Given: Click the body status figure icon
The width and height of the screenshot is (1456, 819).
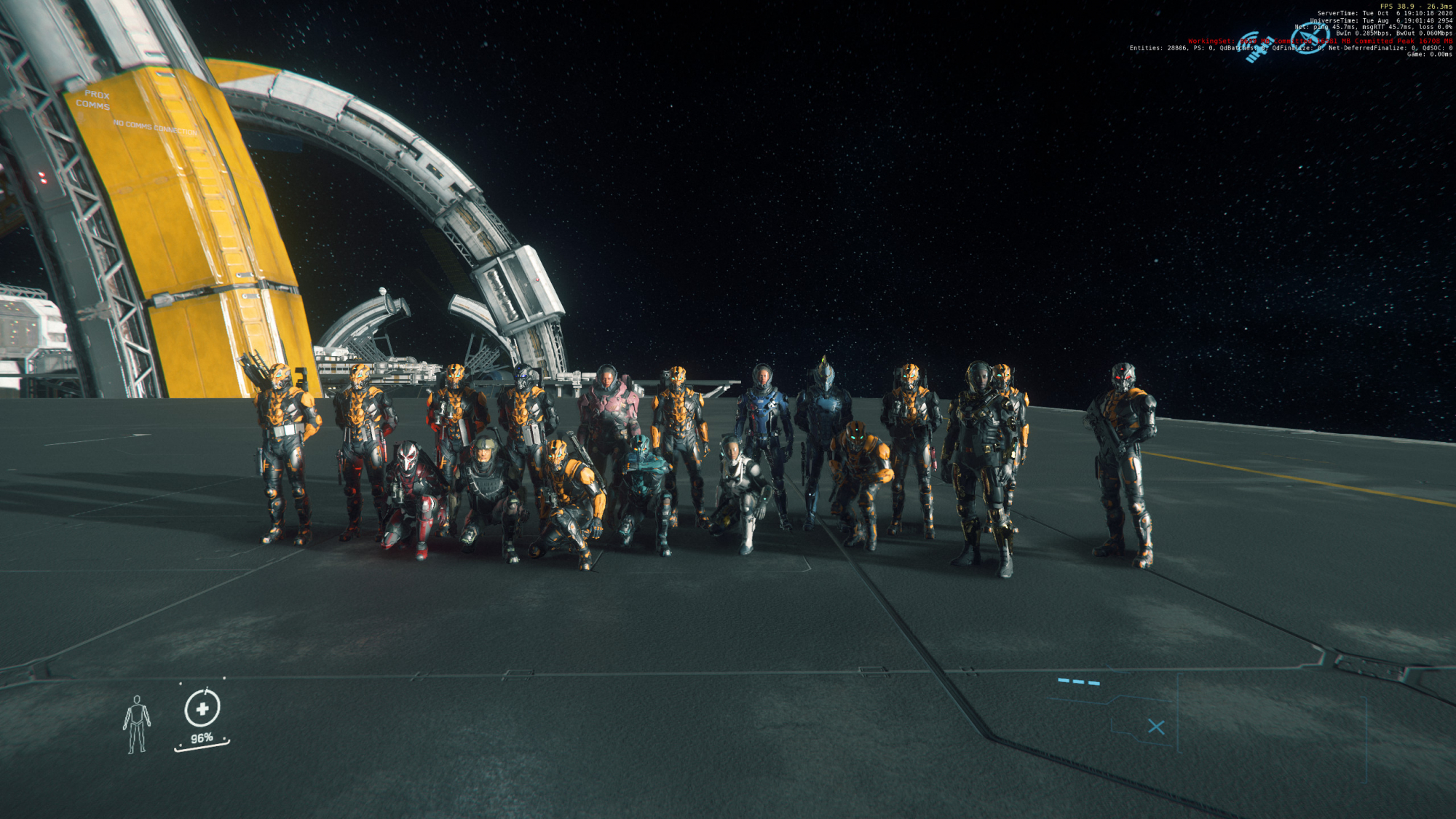Looking at the screenshot, I should (136, 724).
